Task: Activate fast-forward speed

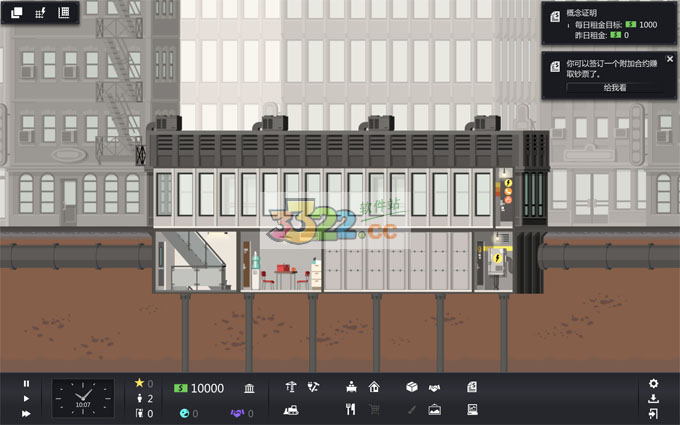Action: point(26,413)
